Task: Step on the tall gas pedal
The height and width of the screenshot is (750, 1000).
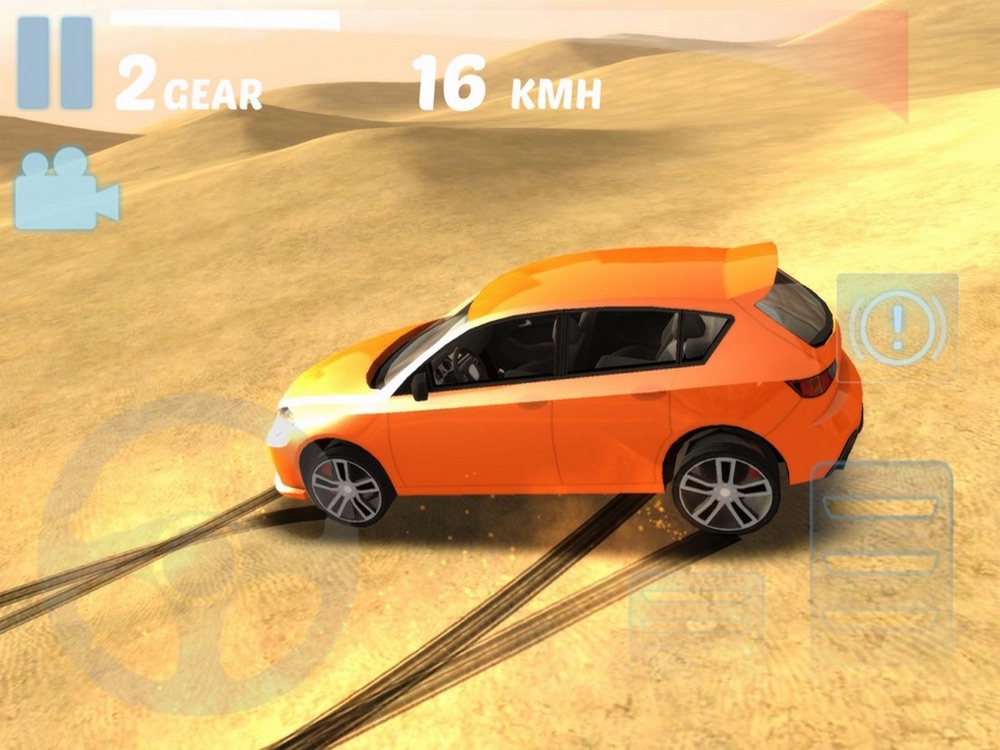Action: [x=881, y=558]
